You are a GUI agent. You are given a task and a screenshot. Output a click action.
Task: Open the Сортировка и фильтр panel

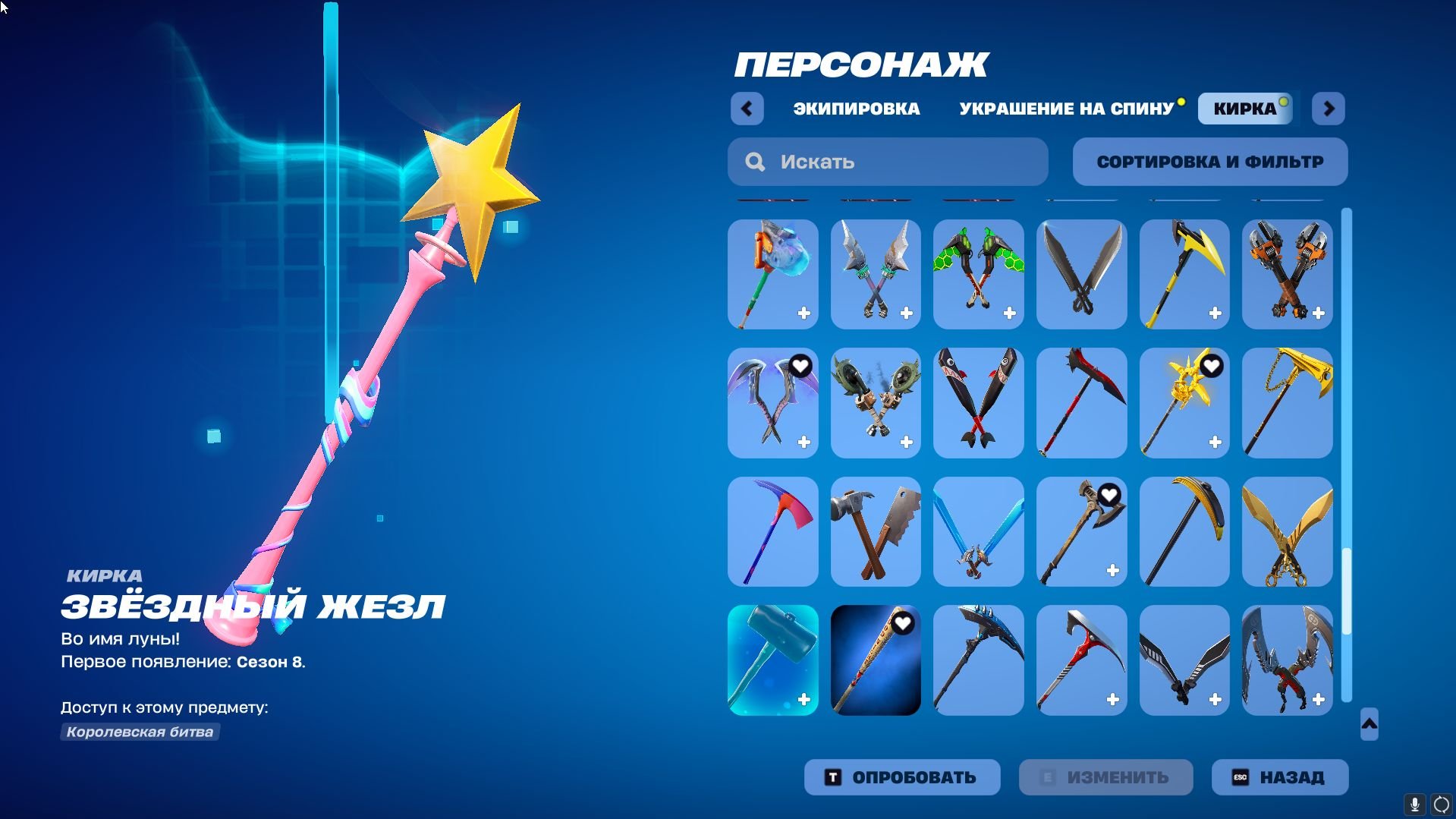pos(1209,162)
